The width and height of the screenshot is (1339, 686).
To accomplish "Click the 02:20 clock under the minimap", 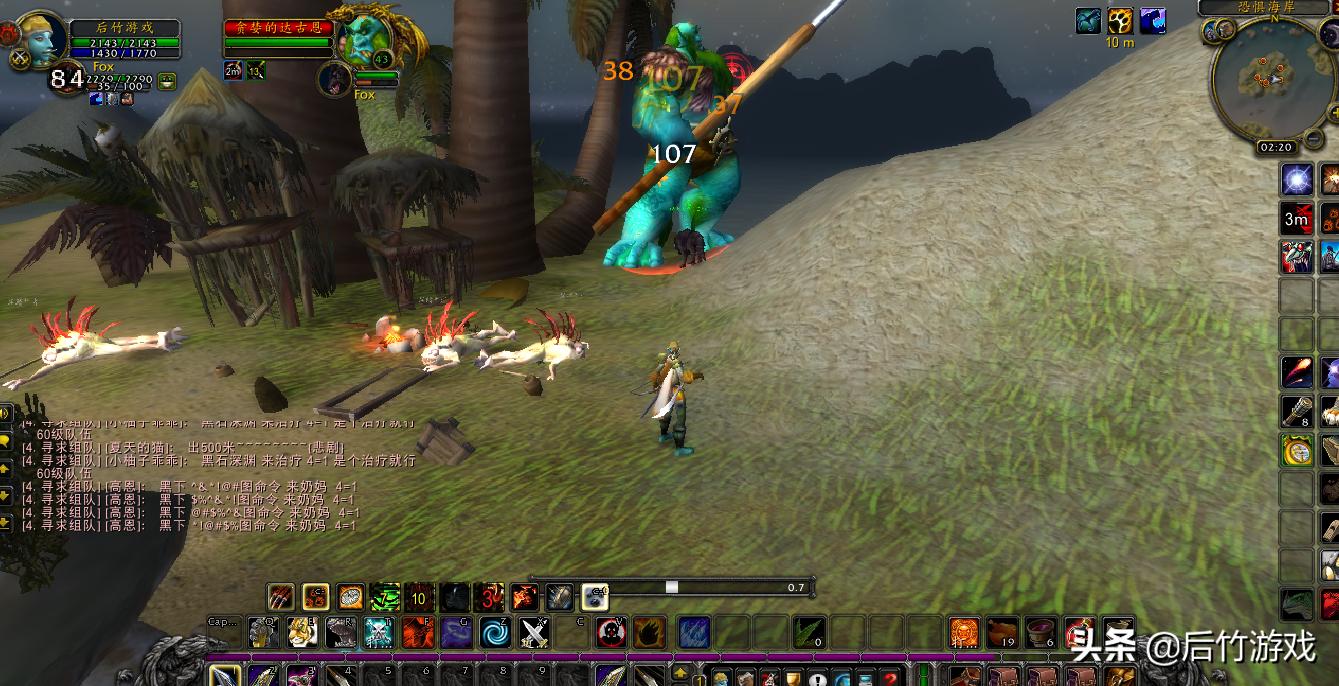I will 1275,147.
